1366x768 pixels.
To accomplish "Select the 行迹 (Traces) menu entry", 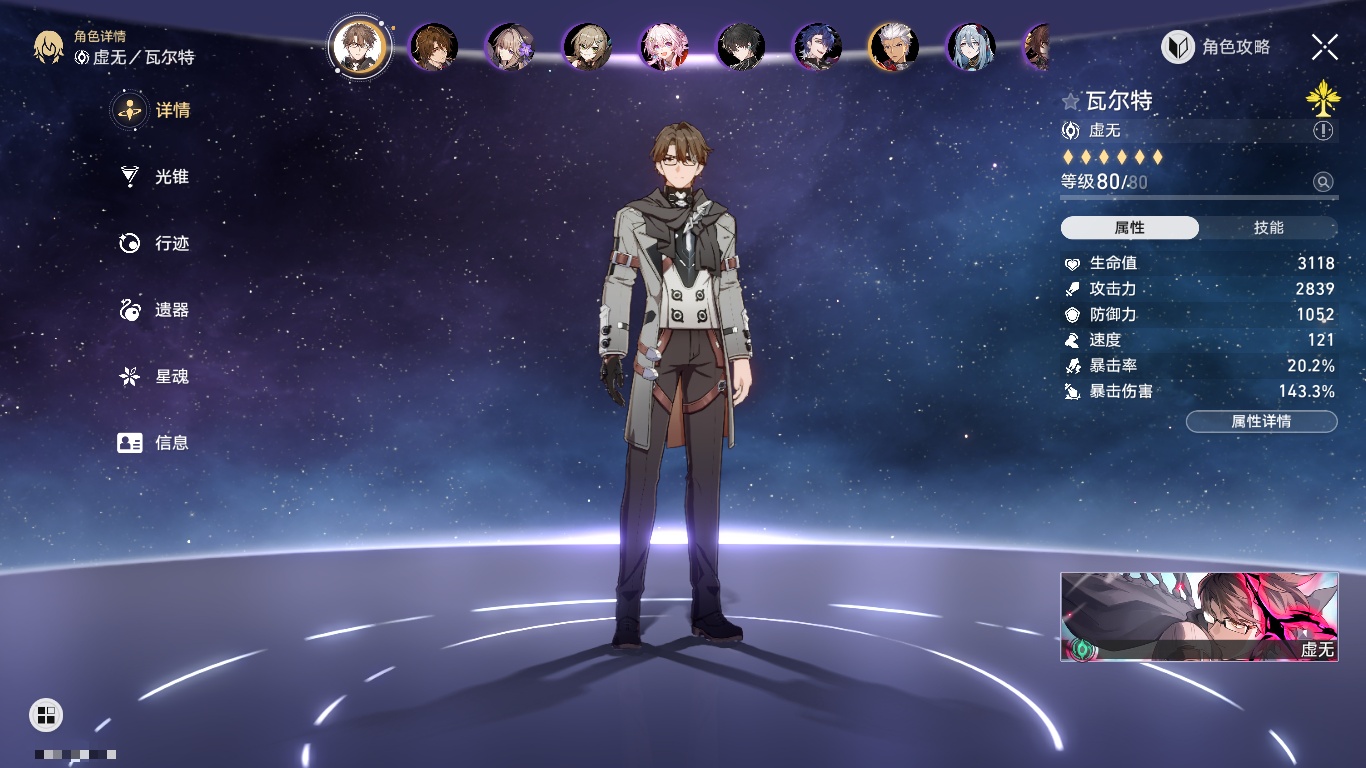I will click(154, 243).
